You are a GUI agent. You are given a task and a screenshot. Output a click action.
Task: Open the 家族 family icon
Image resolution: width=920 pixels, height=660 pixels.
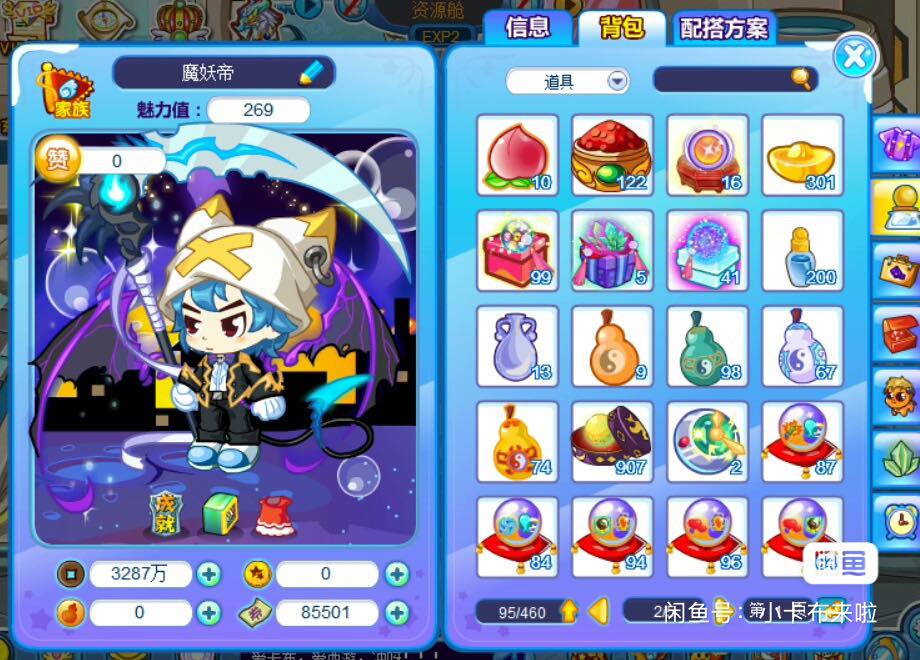[63, 88]
